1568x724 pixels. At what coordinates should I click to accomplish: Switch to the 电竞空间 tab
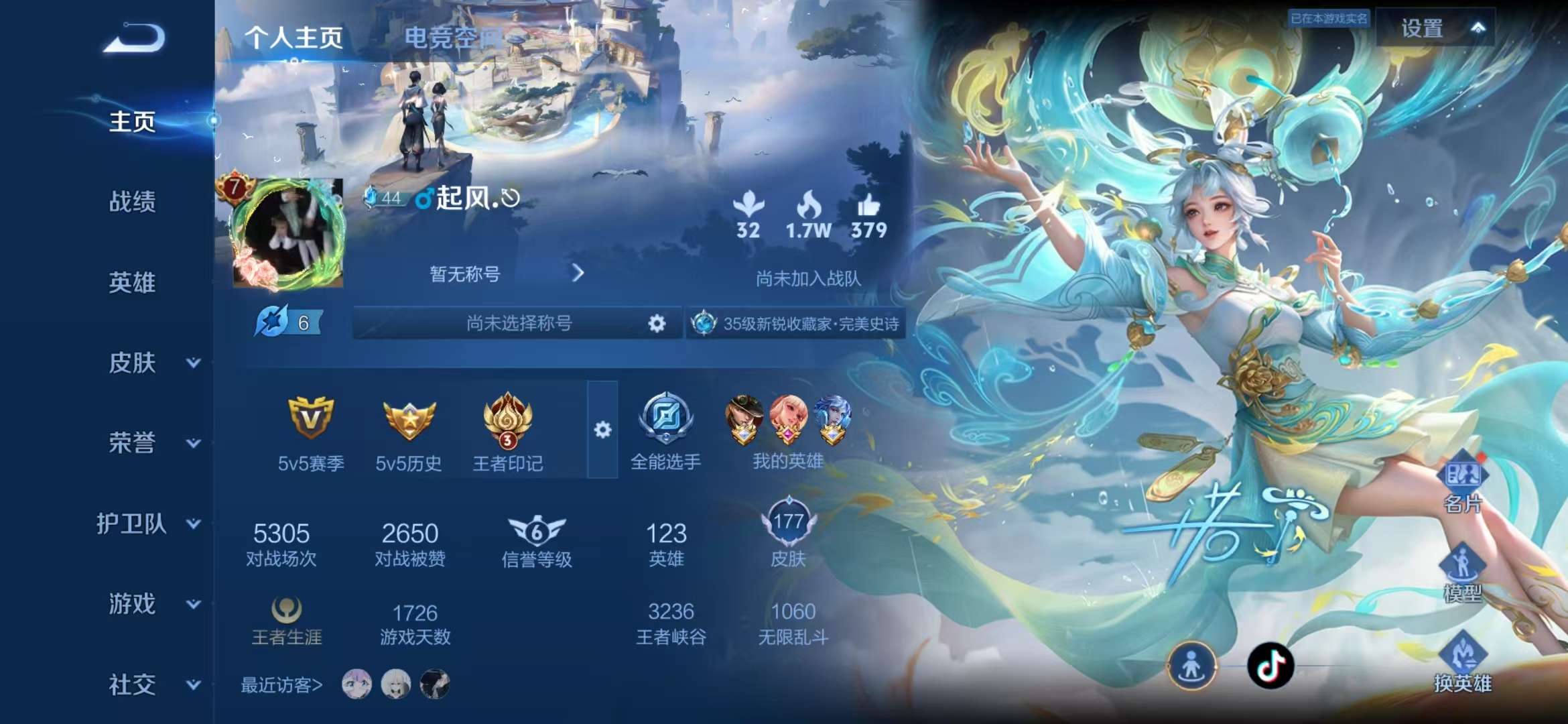452,38
